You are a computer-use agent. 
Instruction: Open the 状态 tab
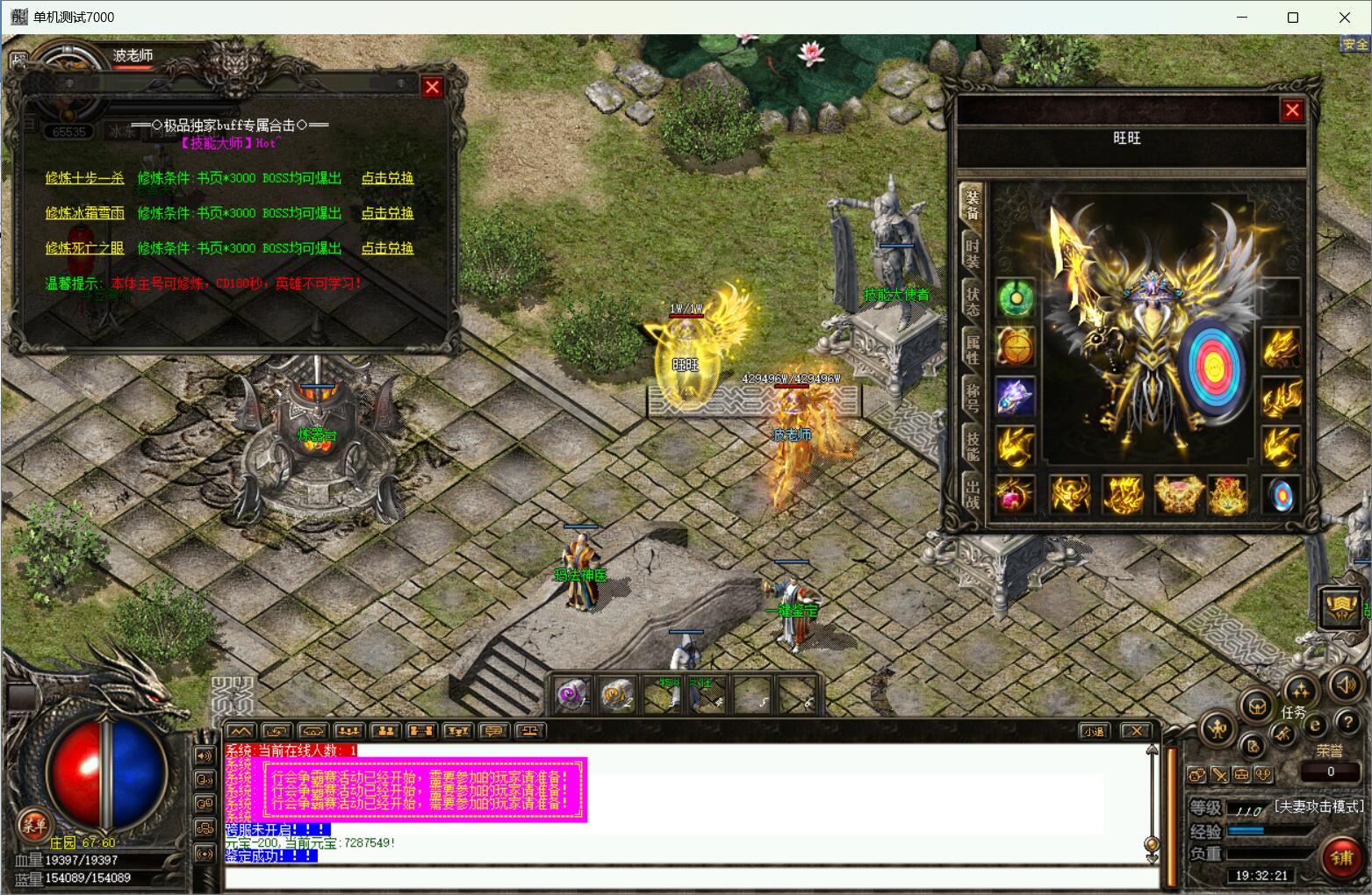(x=972, y=301)
